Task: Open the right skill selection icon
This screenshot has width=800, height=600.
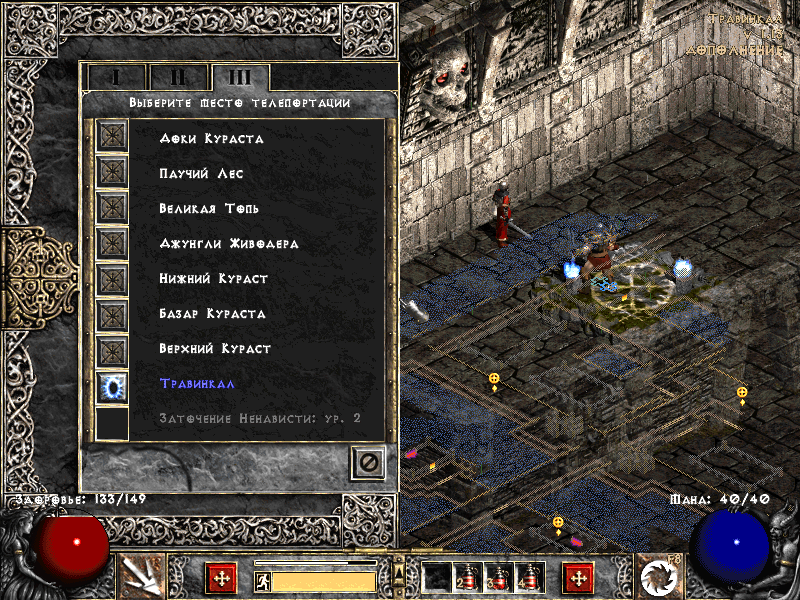Action: click(x=657, y=577)
